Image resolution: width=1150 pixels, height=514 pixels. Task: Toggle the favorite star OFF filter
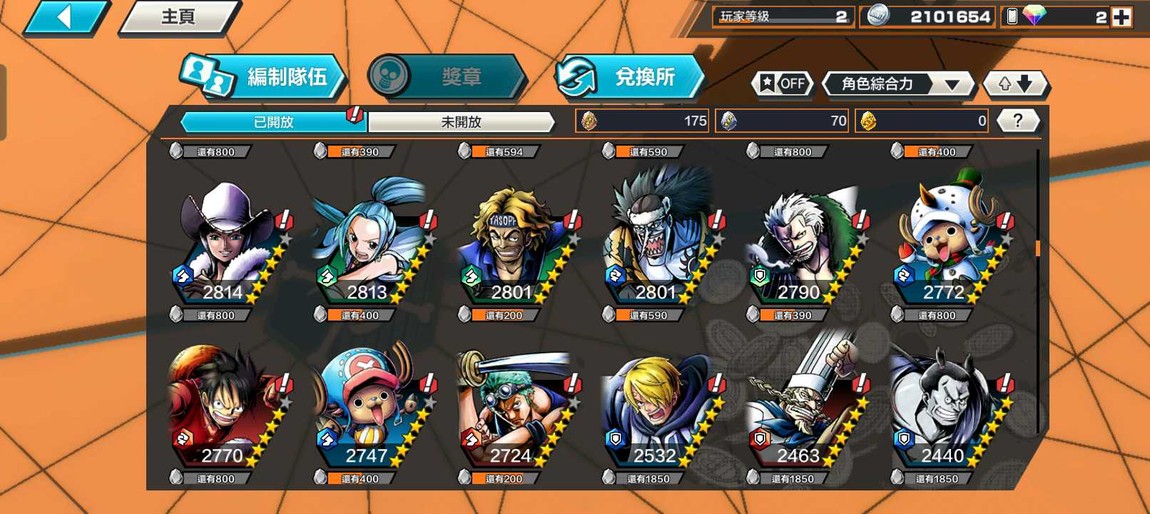coord(782,84)
